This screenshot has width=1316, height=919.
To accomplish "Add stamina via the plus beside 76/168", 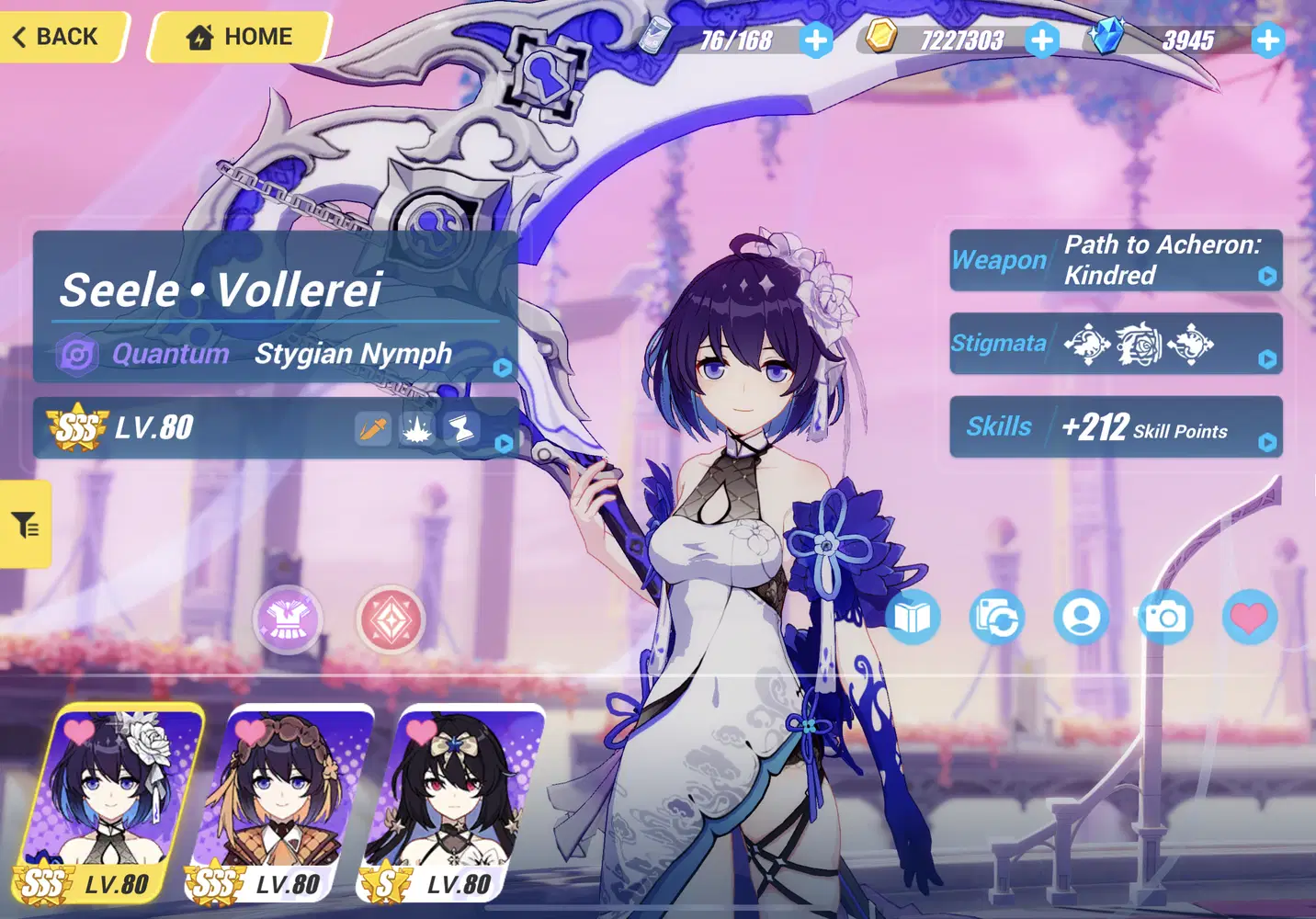I will pos(816,40).
